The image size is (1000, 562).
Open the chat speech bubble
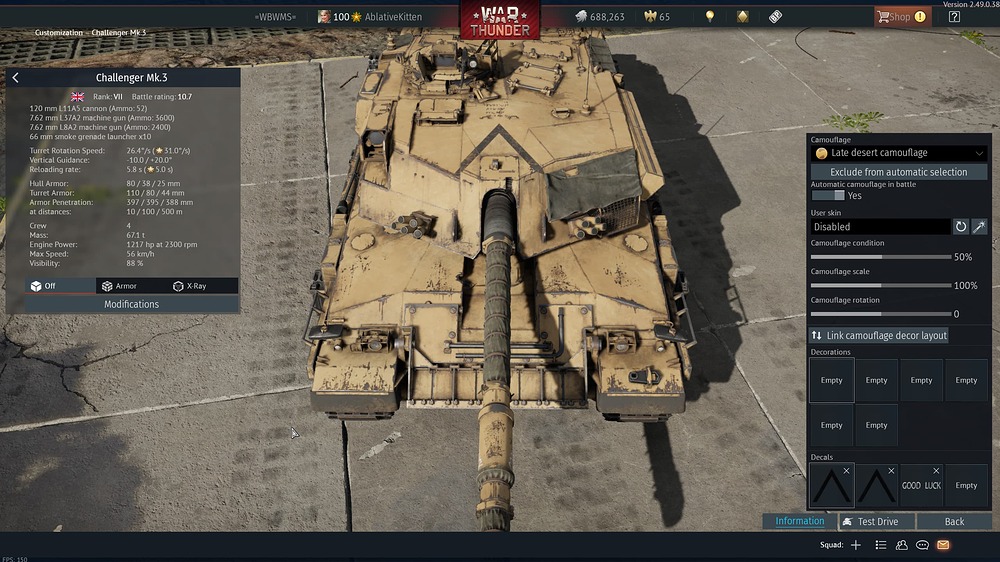pos(922,545)
